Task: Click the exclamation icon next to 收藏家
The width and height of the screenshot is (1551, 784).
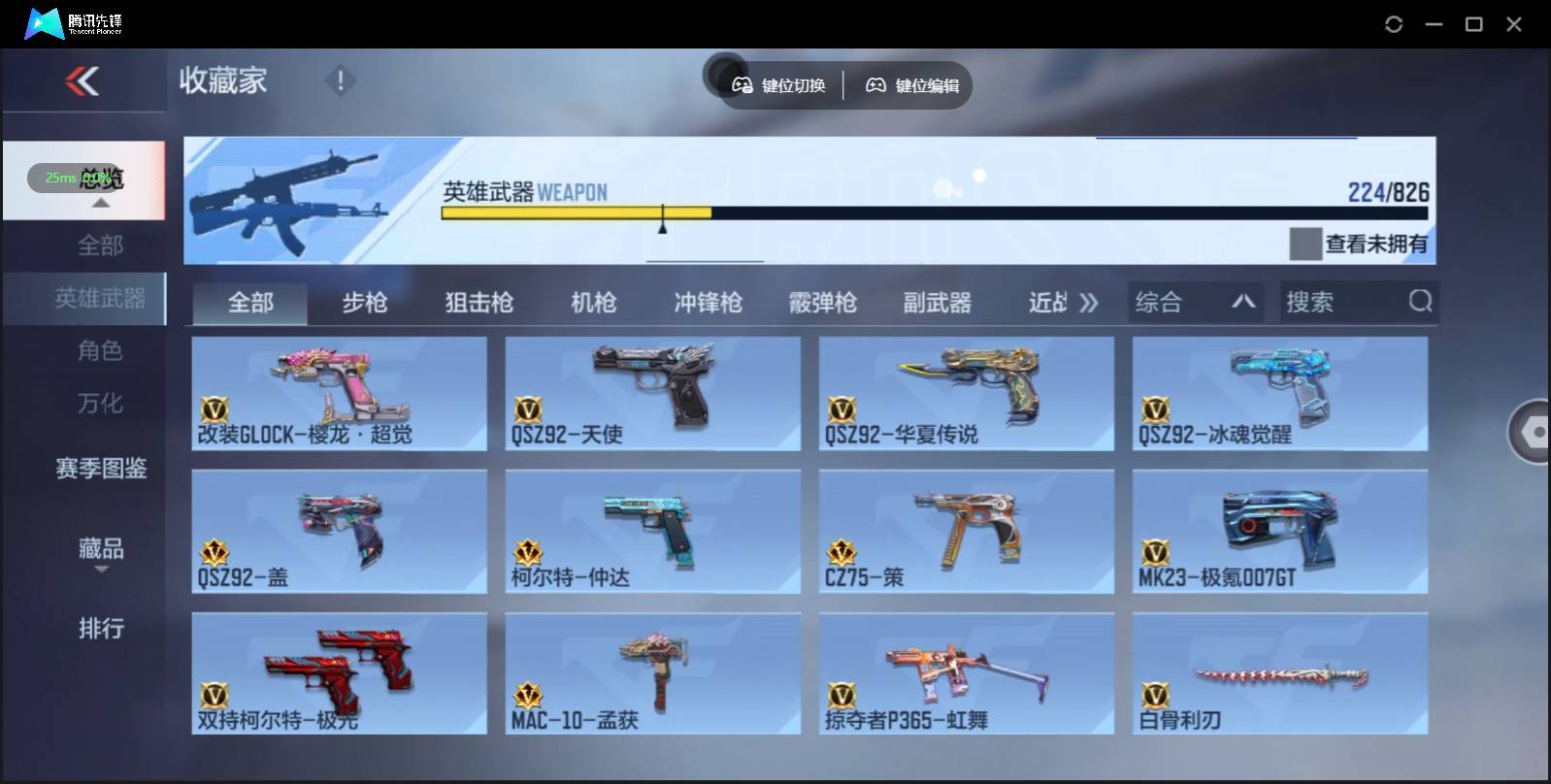Action: coord(340,81)
